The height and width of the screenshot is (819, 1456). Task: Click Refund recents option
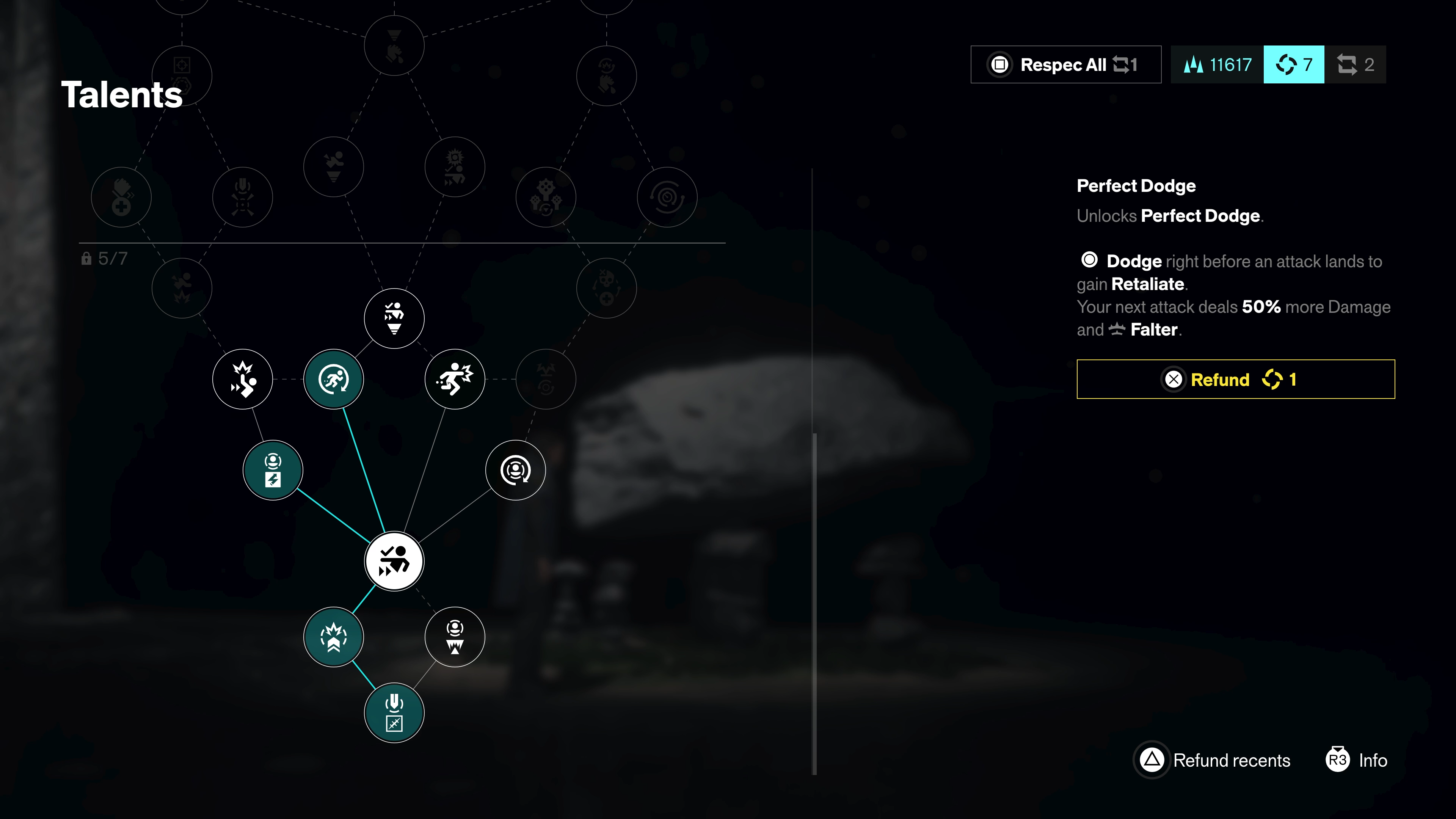[x=1213, y=760]
